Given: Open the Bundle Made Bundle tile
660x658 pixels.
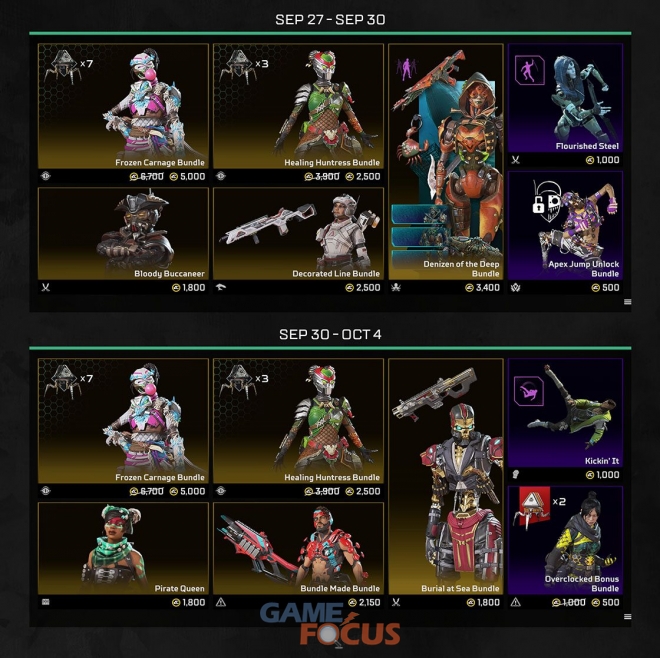Looking at the screenshot, I should [297, 548].
